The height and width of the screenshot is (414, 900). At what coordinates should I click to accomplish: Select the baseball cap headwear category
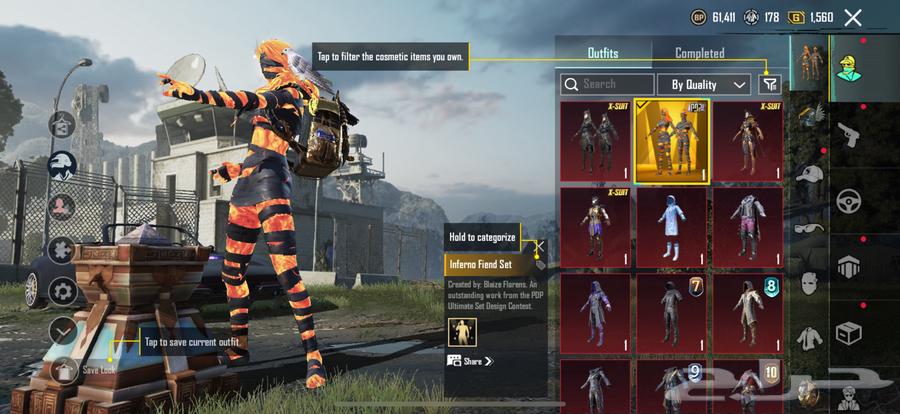point(808,173)
